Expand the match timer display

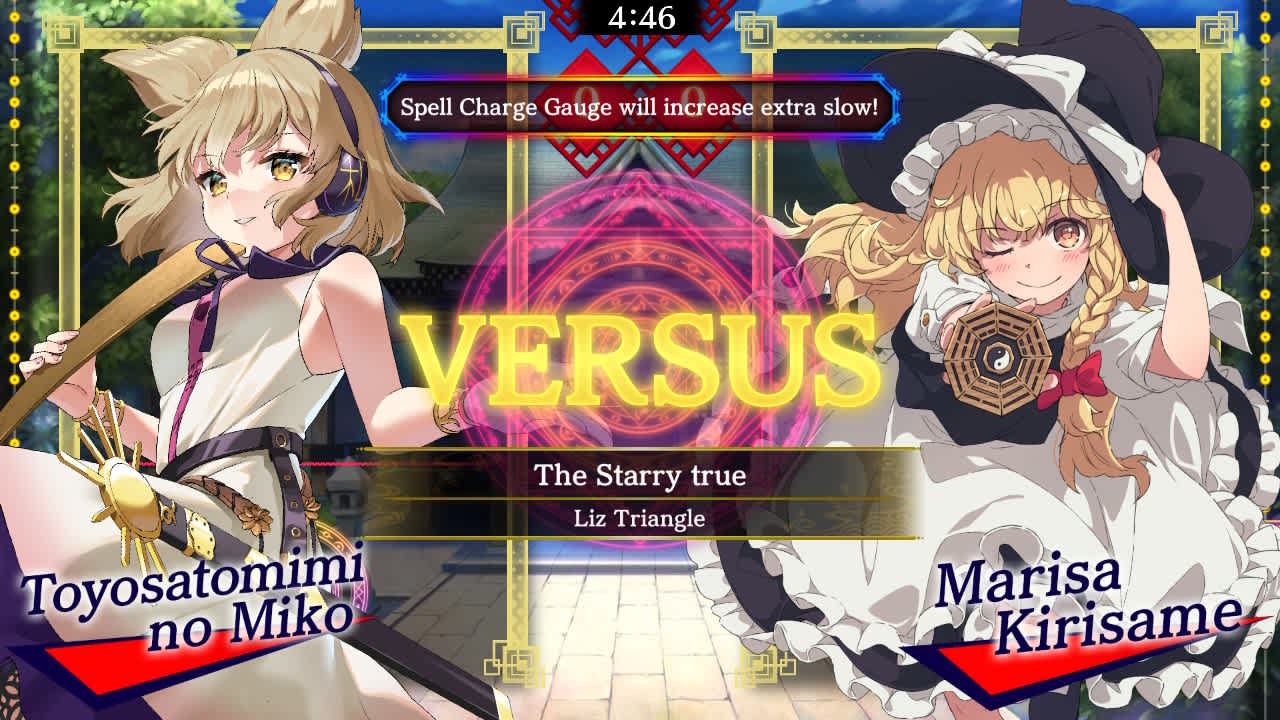[x=640, y=17]
